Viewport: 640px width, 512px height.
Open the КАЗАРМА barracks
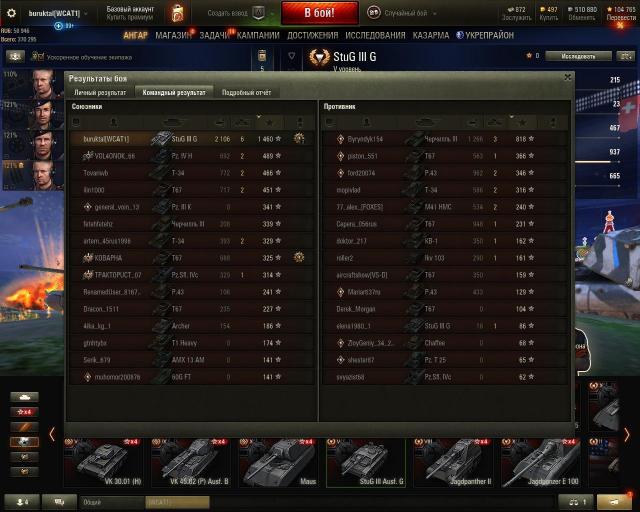pyautogui.click(x=431, y=35)
